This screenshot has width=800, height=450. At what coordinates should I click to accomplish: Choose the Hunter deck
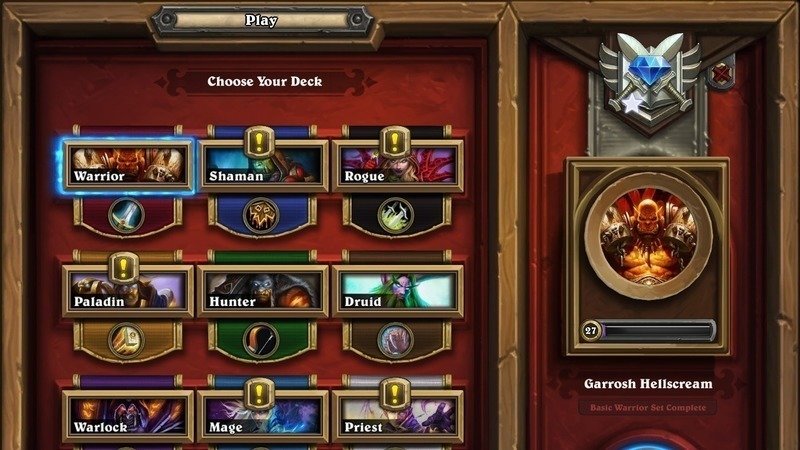point(263,291)
